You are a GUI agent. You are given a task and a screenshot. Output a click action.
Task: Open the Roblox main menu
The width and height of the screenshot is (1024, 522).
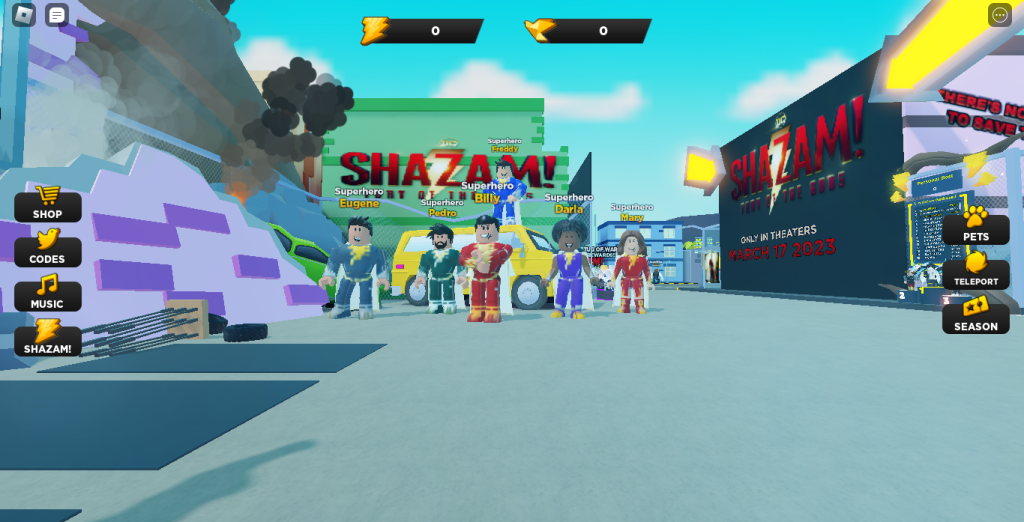click(x=23, y=15)
